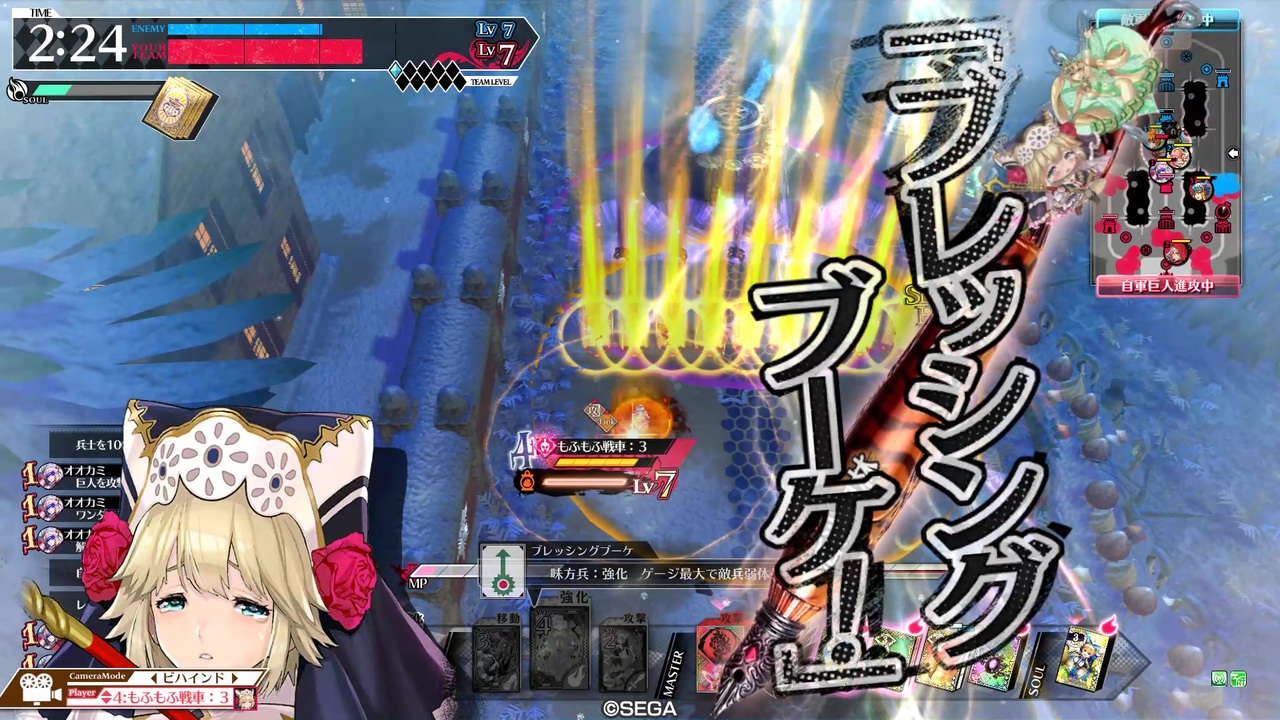The height and width of the screenshot is (720, 1280).
Task: Toggle the minimap collapse arrow
Action: pos(1233,153)
